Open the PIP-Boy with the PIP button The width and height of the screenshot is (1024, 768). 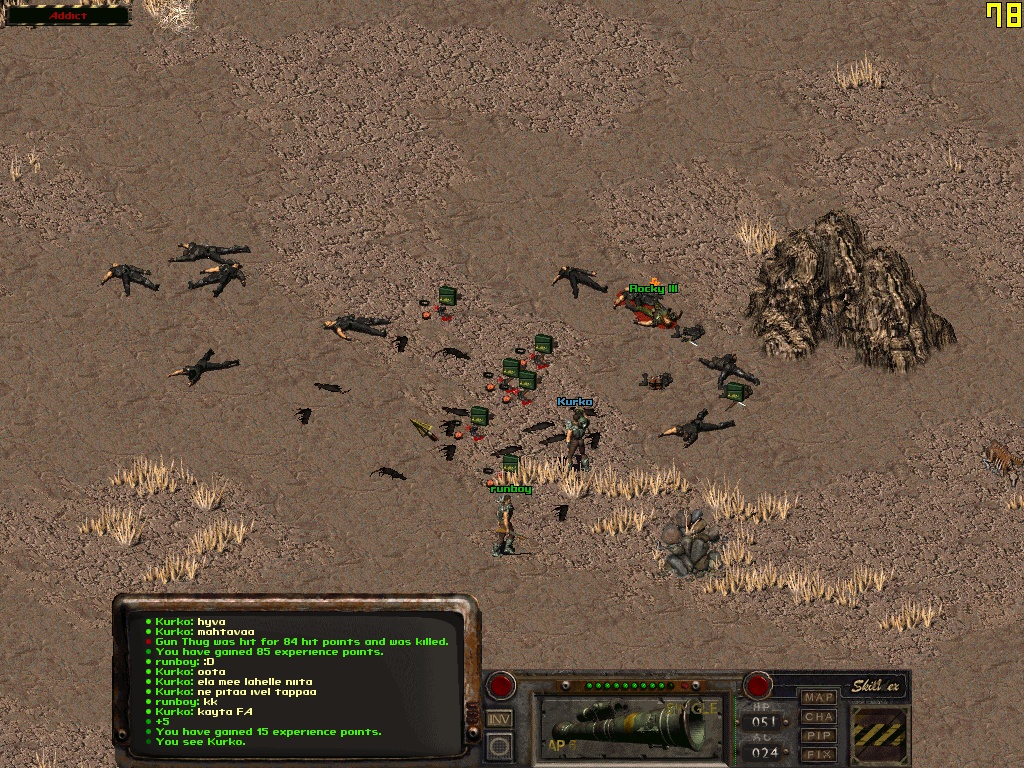[x=819, y=735]
